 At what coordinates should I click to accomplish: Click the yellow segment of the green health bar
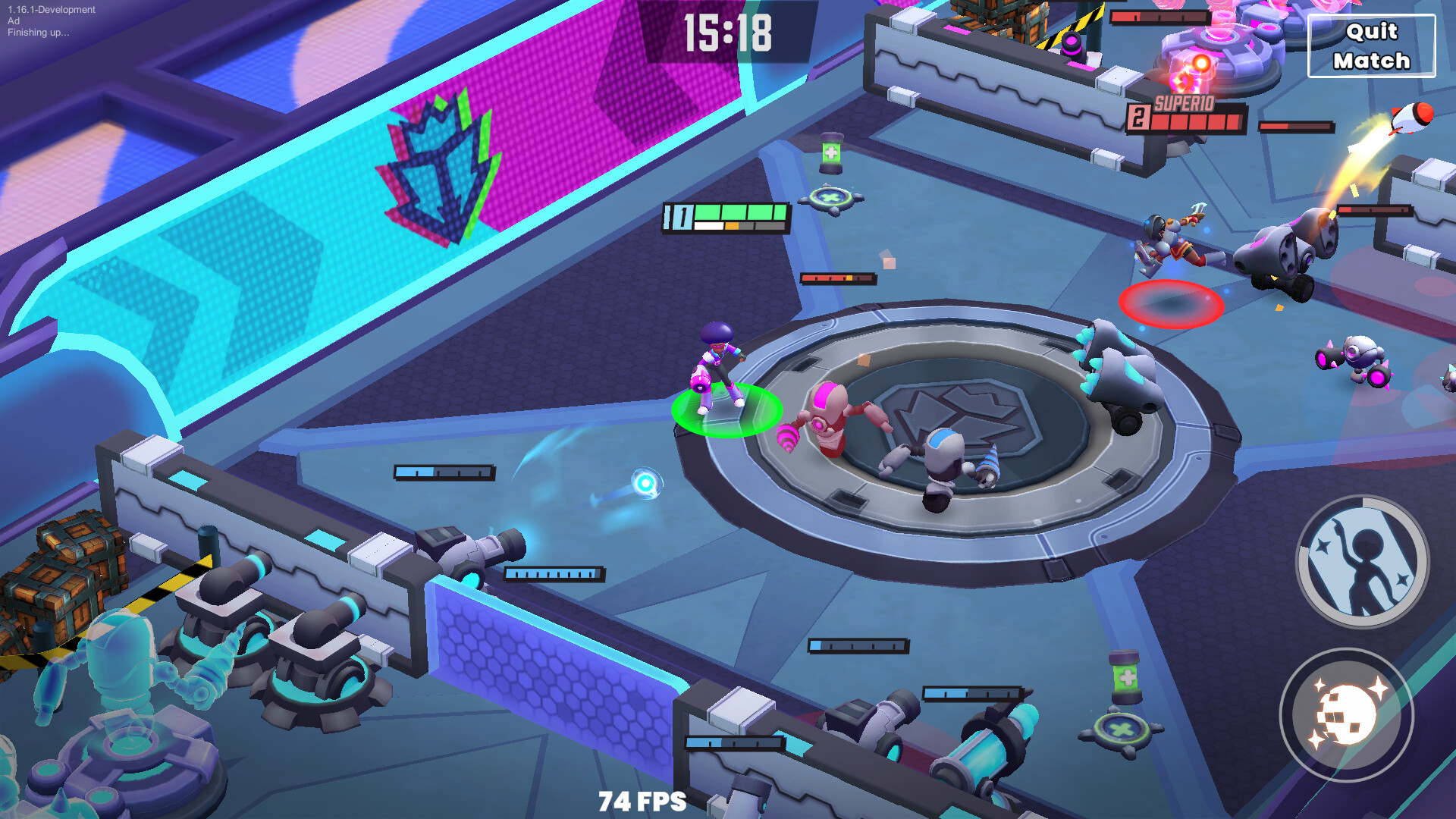click(x=733, y=225)
